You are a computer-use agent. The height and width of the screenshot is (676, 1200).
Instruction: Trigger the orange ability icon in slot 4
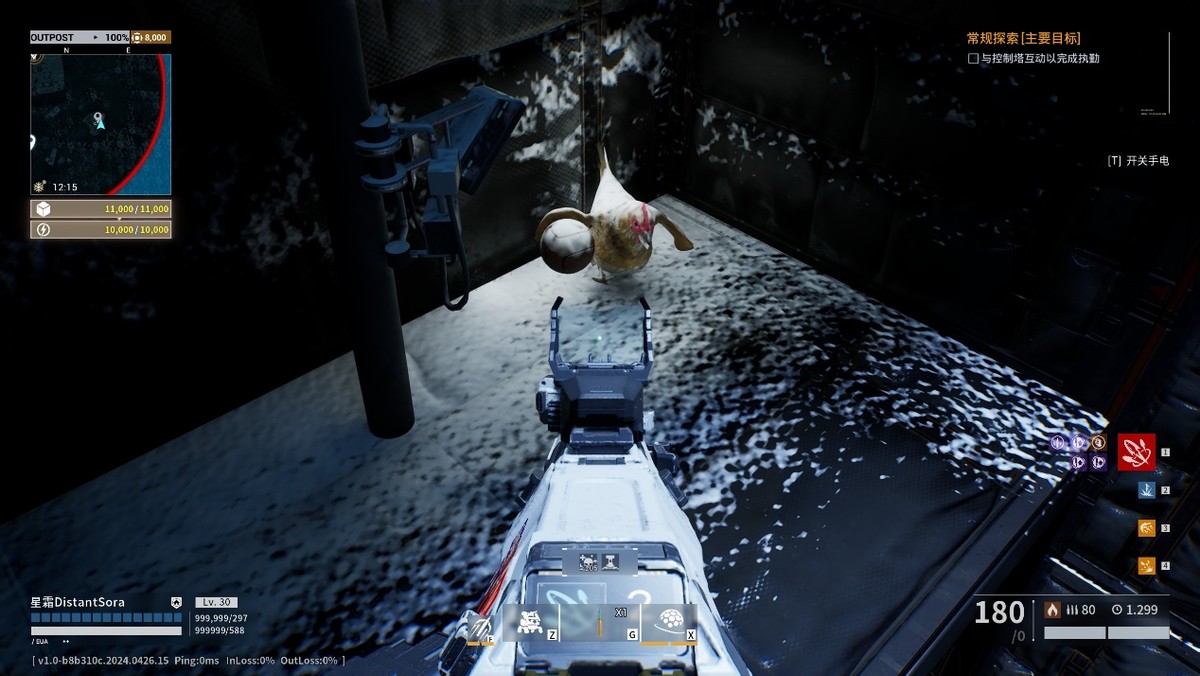1146,566
